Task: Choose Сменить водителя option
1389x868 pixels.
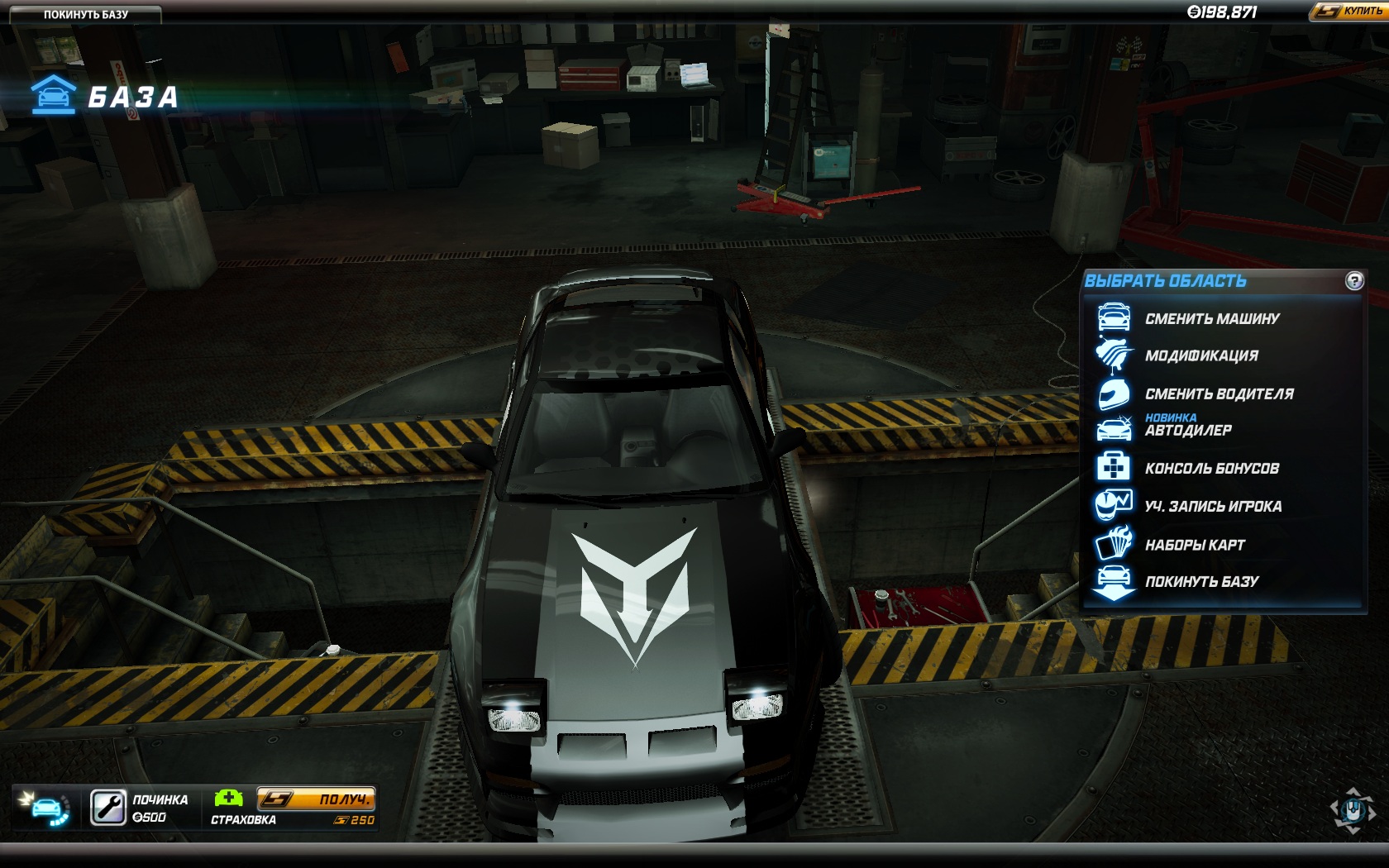Action: click(1219, 394)
